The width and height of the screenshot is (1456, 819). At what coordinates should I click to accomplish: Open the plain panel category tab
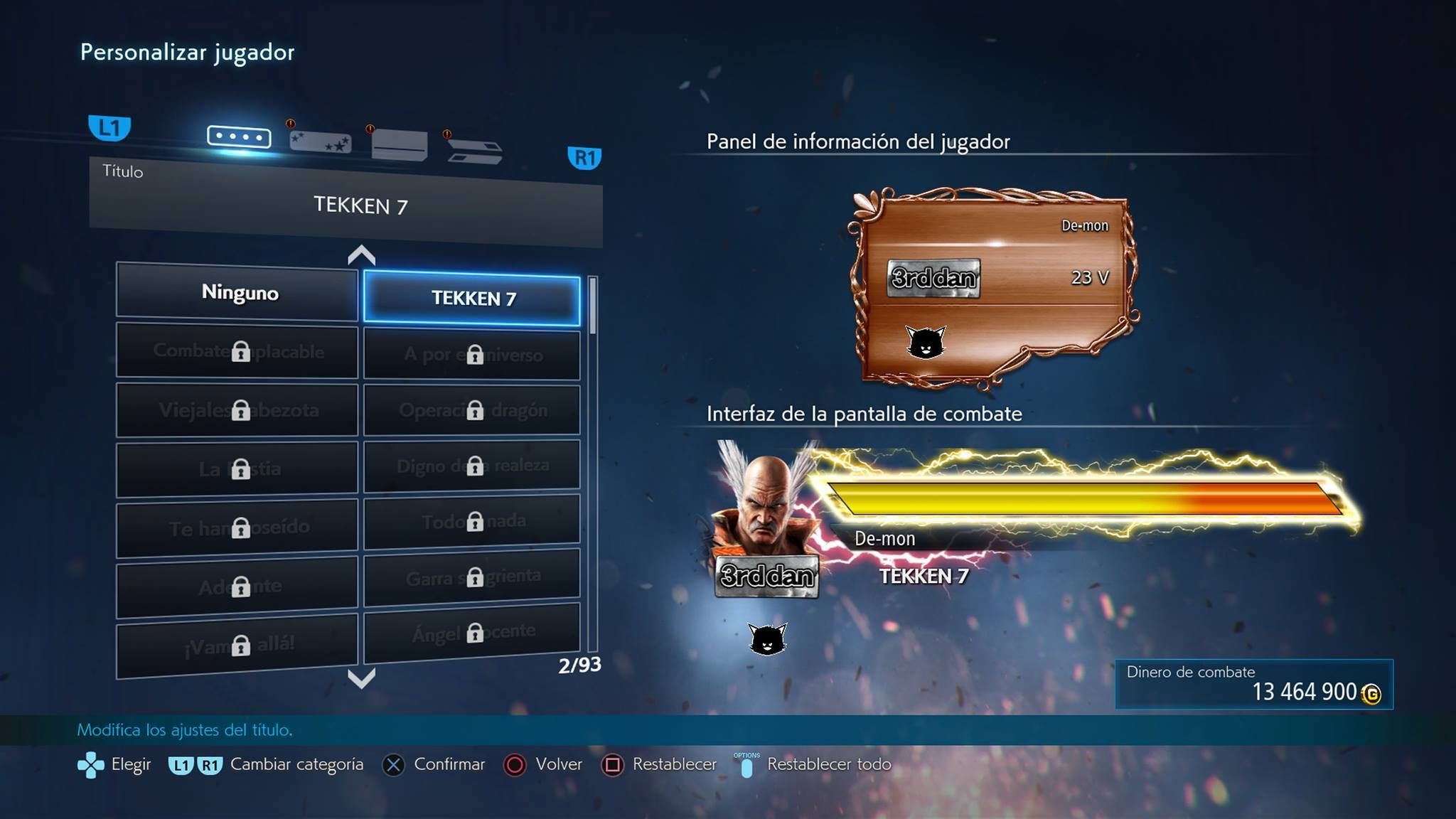coord(400,144)
